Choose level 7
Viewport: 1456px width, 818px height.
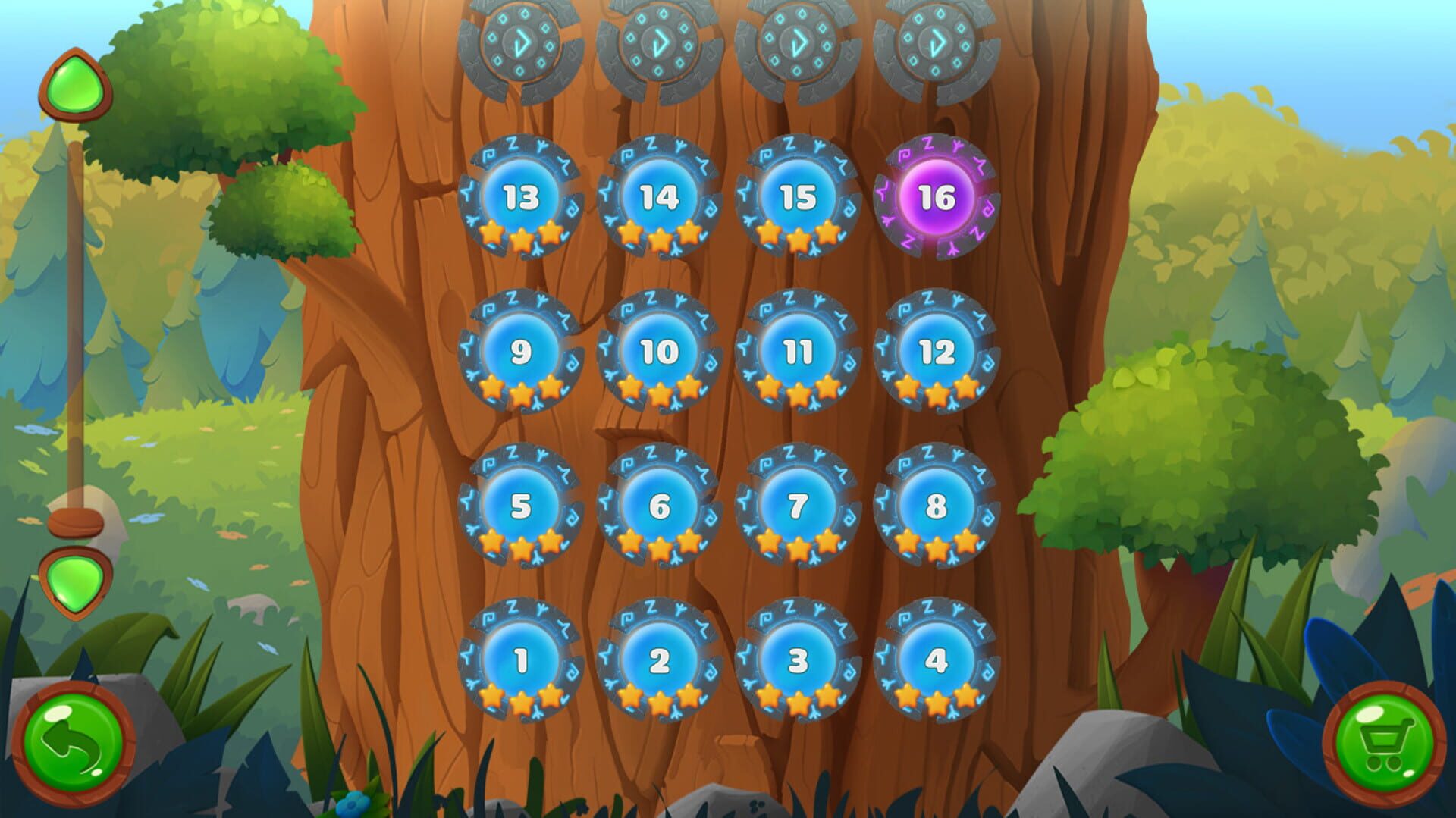click(798, 508)
